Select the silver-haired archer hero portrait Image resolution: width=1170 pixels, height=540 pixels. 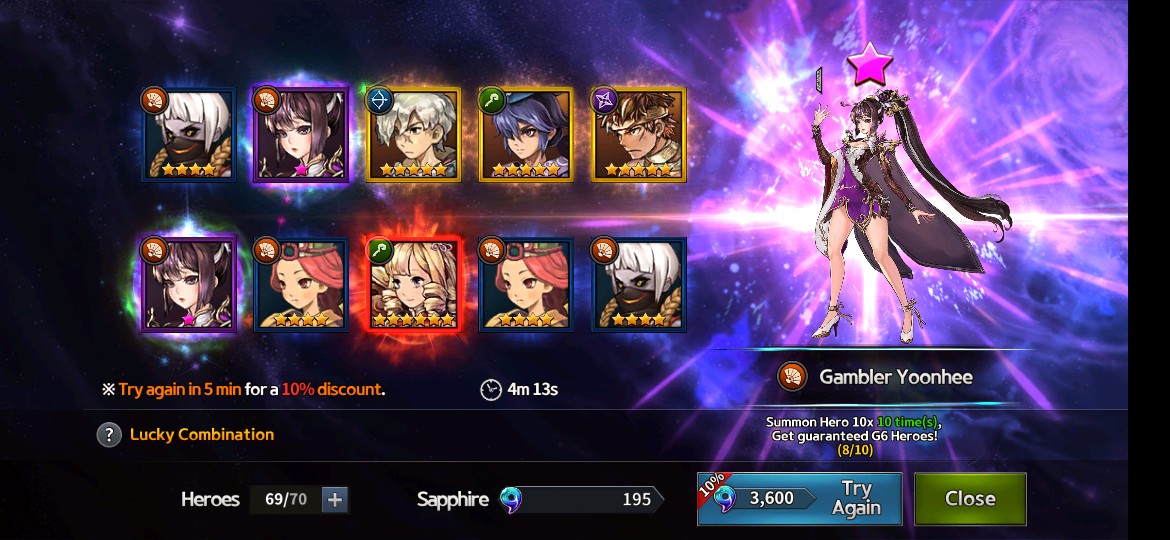[x=414, y=135]
